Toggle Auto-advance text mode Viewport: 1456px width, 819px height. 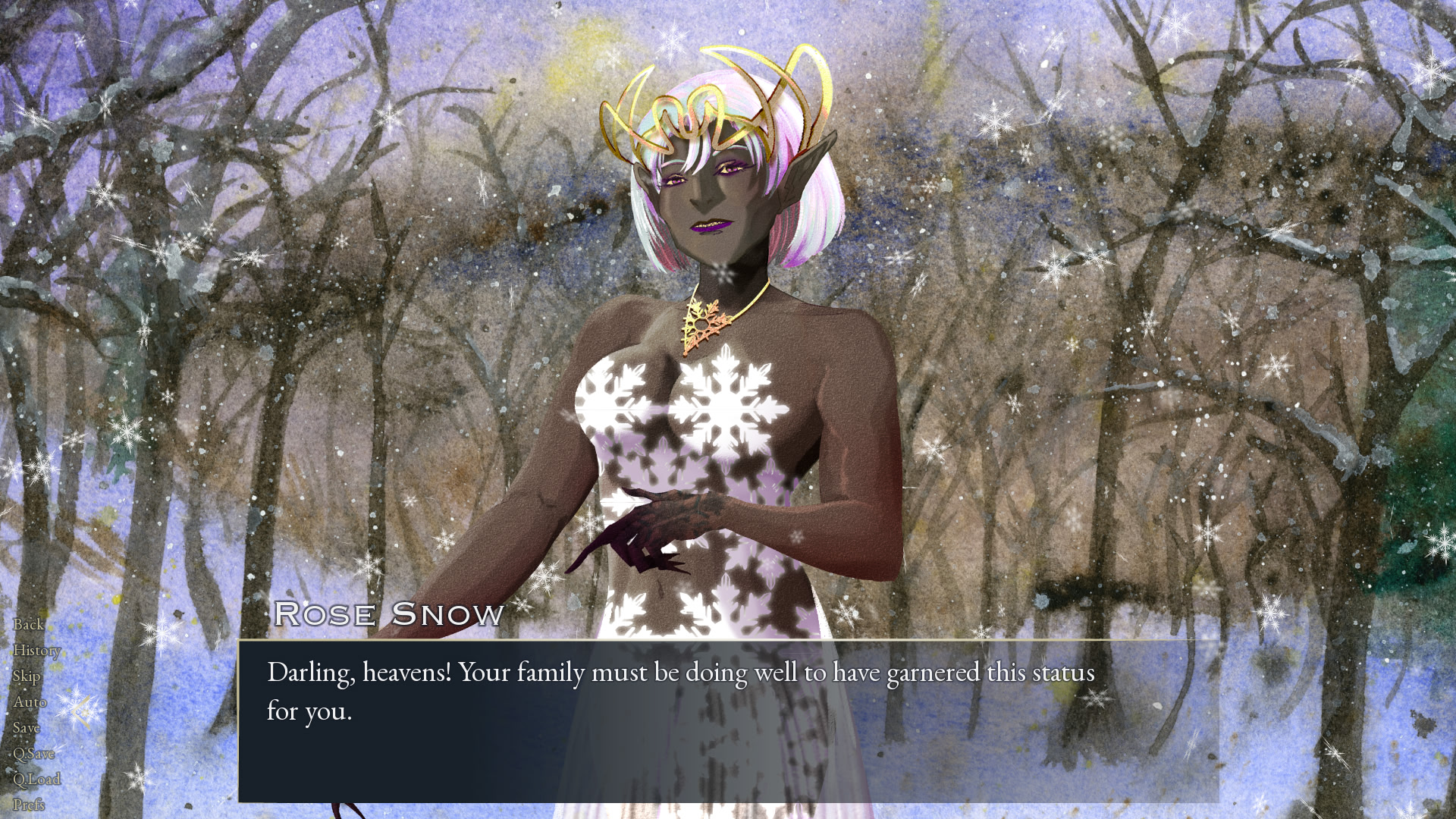point(31,701)
